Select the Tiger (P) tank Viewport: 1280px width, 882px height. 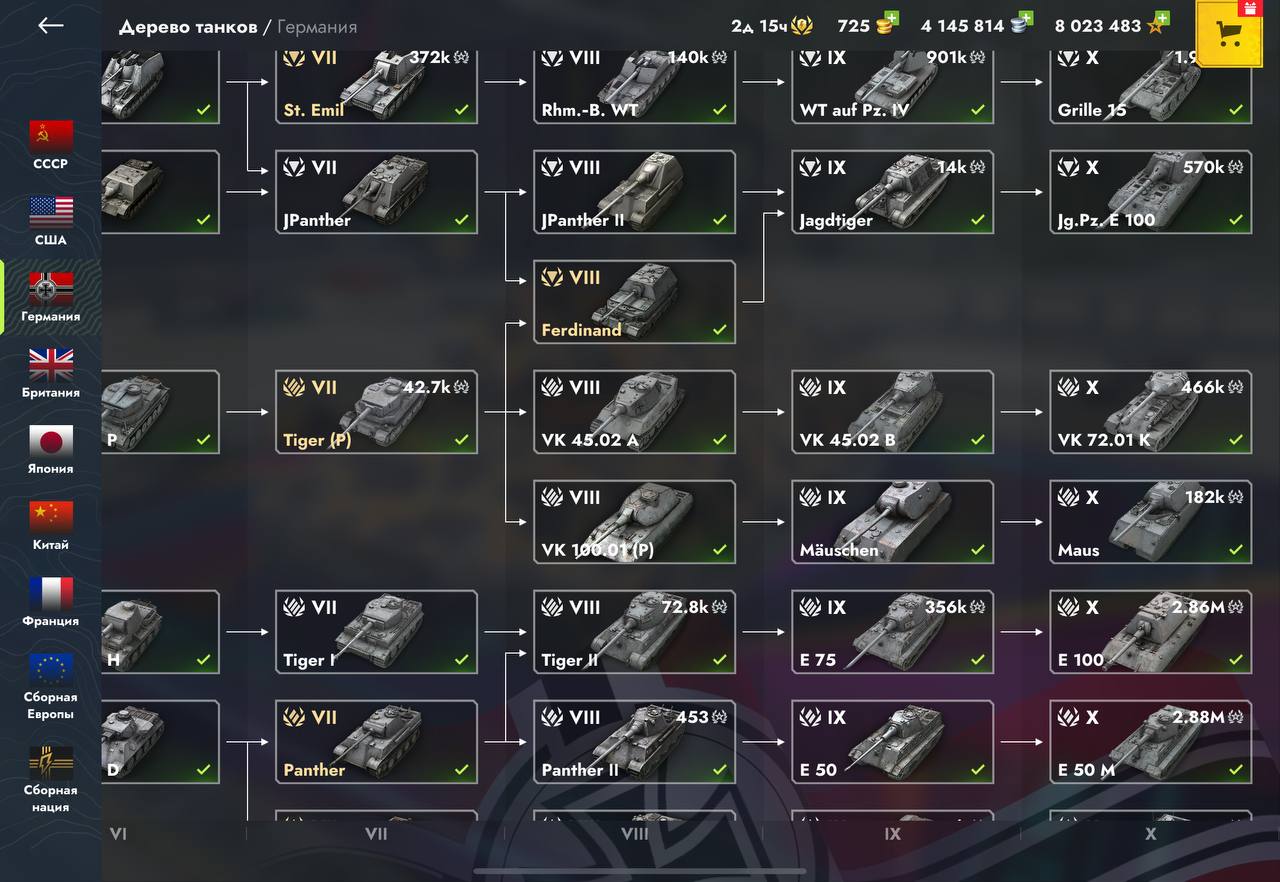[376, 412]
